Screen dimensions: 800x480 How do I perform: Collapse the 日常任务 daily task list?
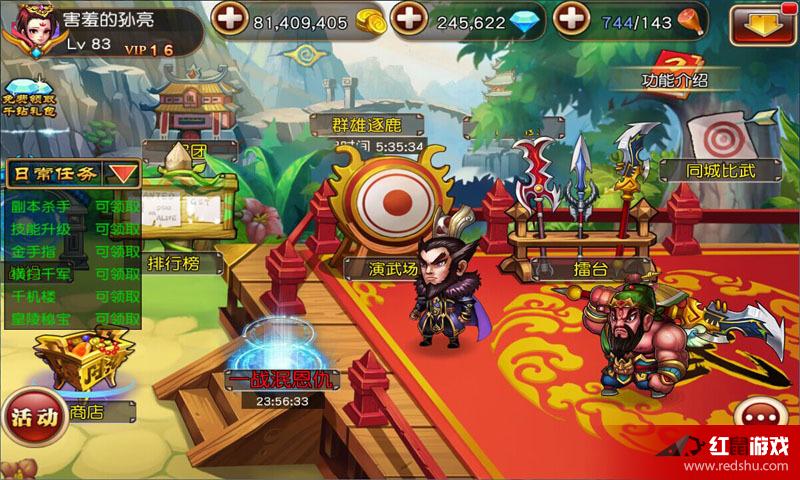[123, 173]
